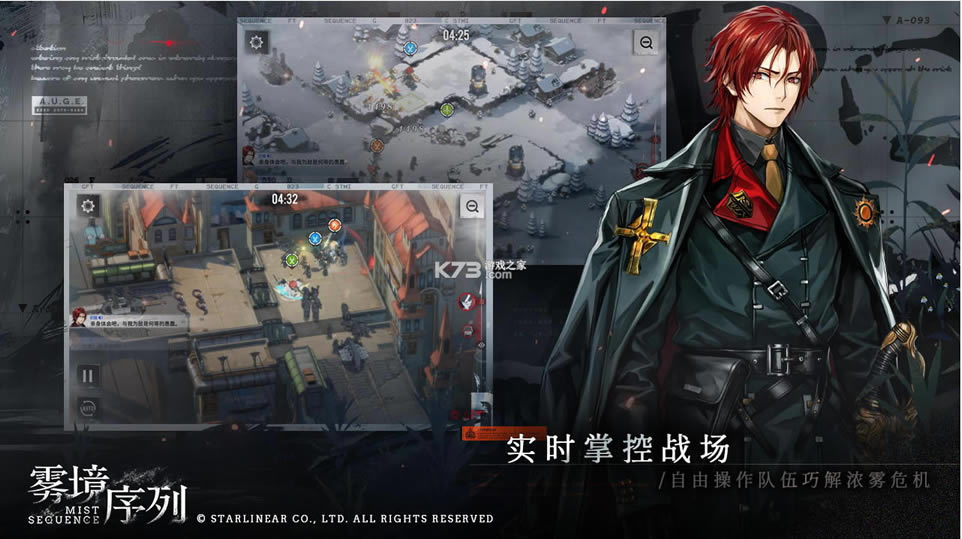962x539 pixels.
Task: Toggle the AUTO battle button
Action: (88, 408)
